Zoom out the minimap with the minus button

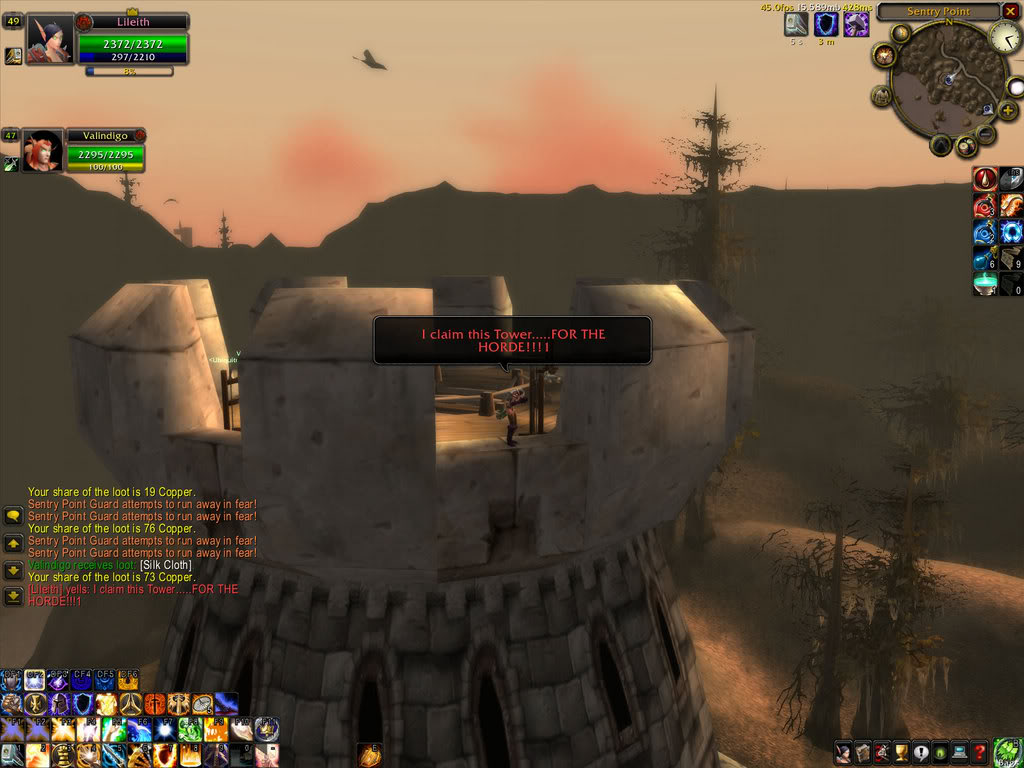[x=985, y=133]
